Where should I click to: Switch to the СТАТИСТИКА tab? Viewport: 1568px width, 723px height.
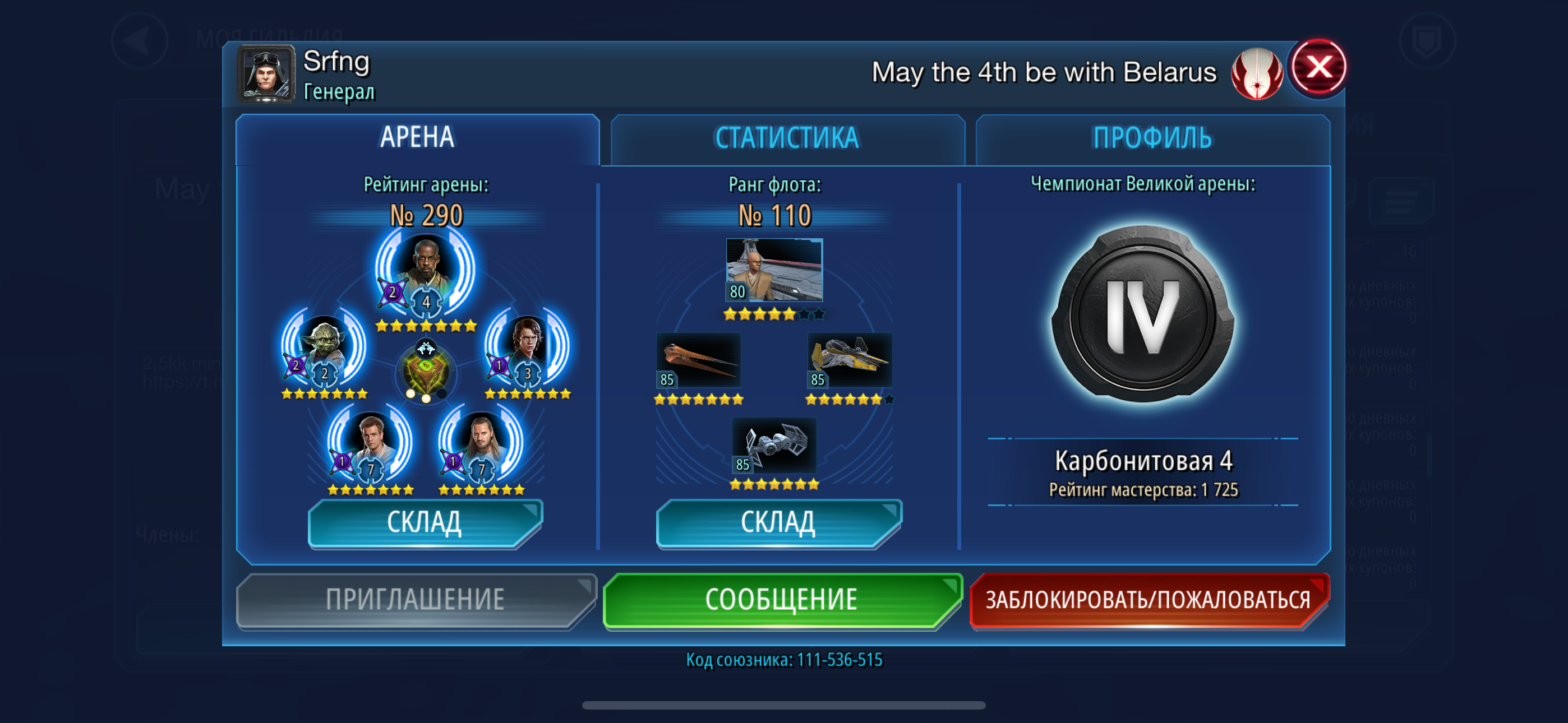pyautogui.click(x=787, y=138)
